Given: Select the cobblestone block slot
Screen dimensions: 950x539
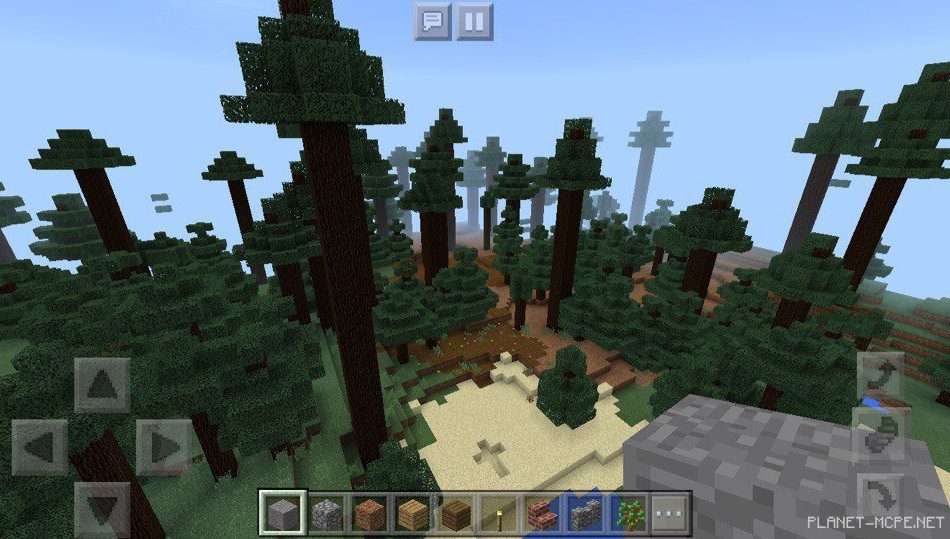Looking at the screenshot, I should (325, 513).
